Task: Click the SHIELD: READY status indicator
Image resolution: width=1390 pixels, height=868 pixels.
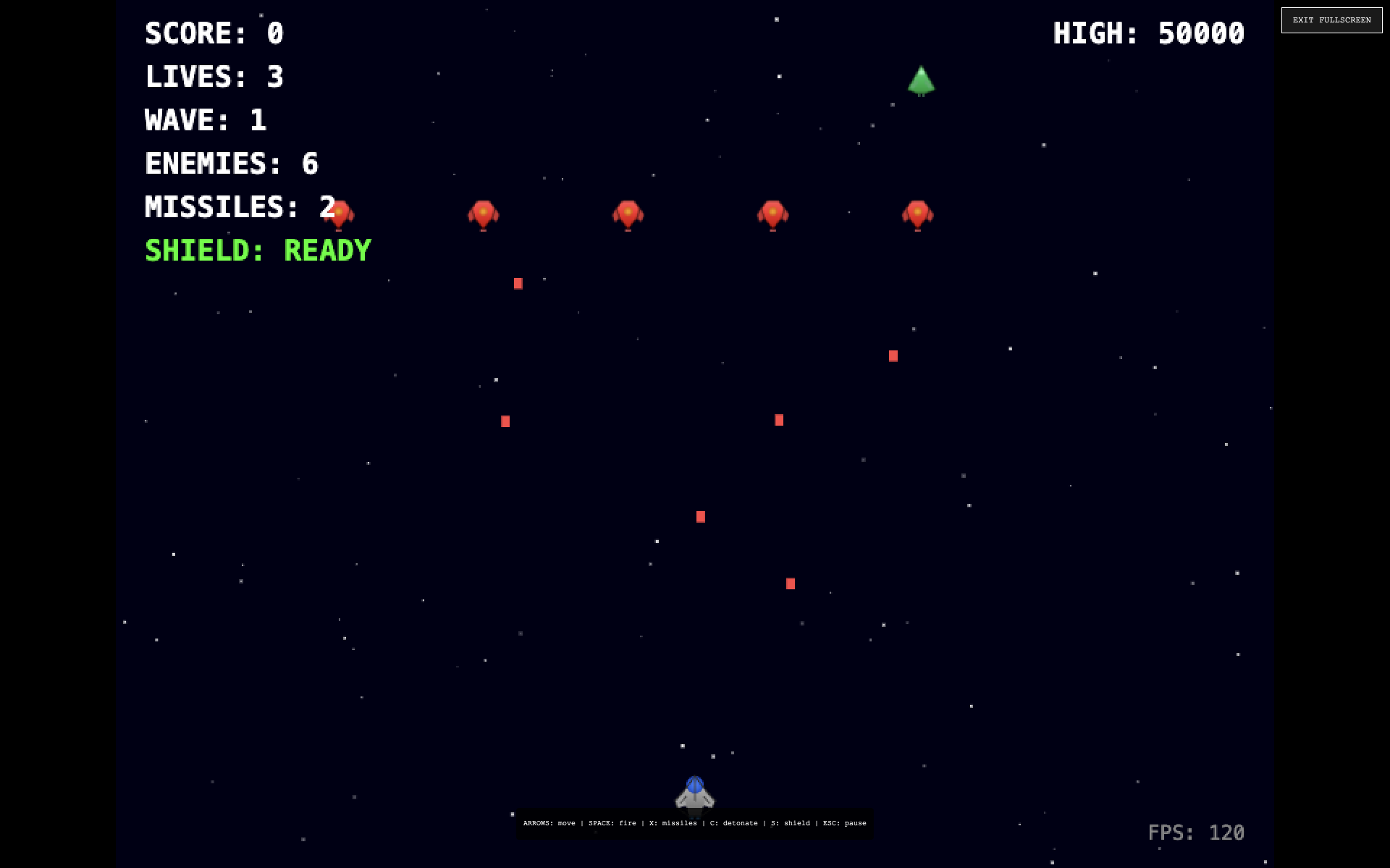Action: coord(258,249)
